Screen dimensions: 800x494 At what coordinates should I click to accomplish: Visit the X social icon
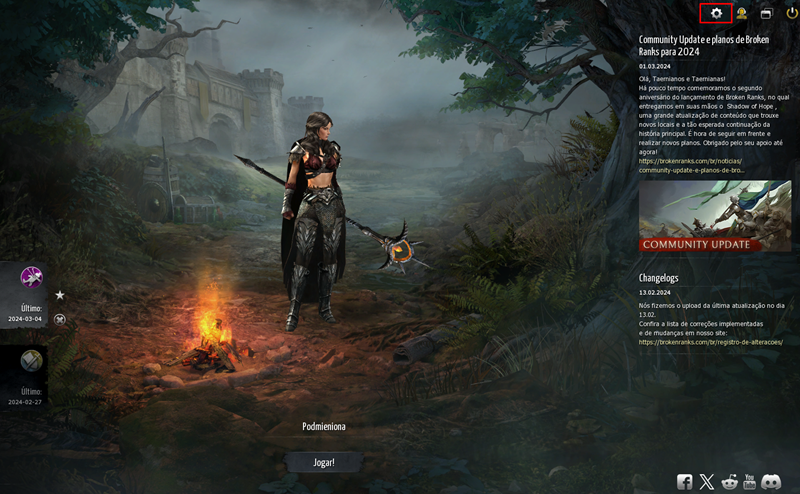click(707, 482)
